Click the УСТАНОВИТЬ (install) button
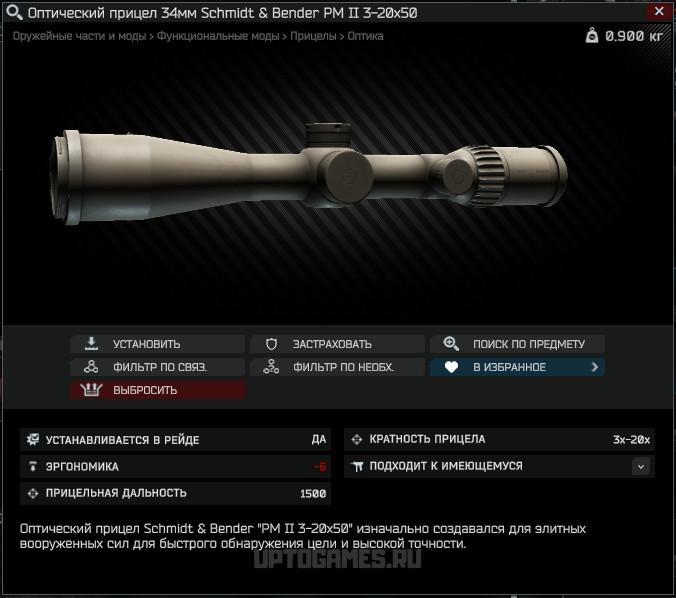 (x=157, y=344)
